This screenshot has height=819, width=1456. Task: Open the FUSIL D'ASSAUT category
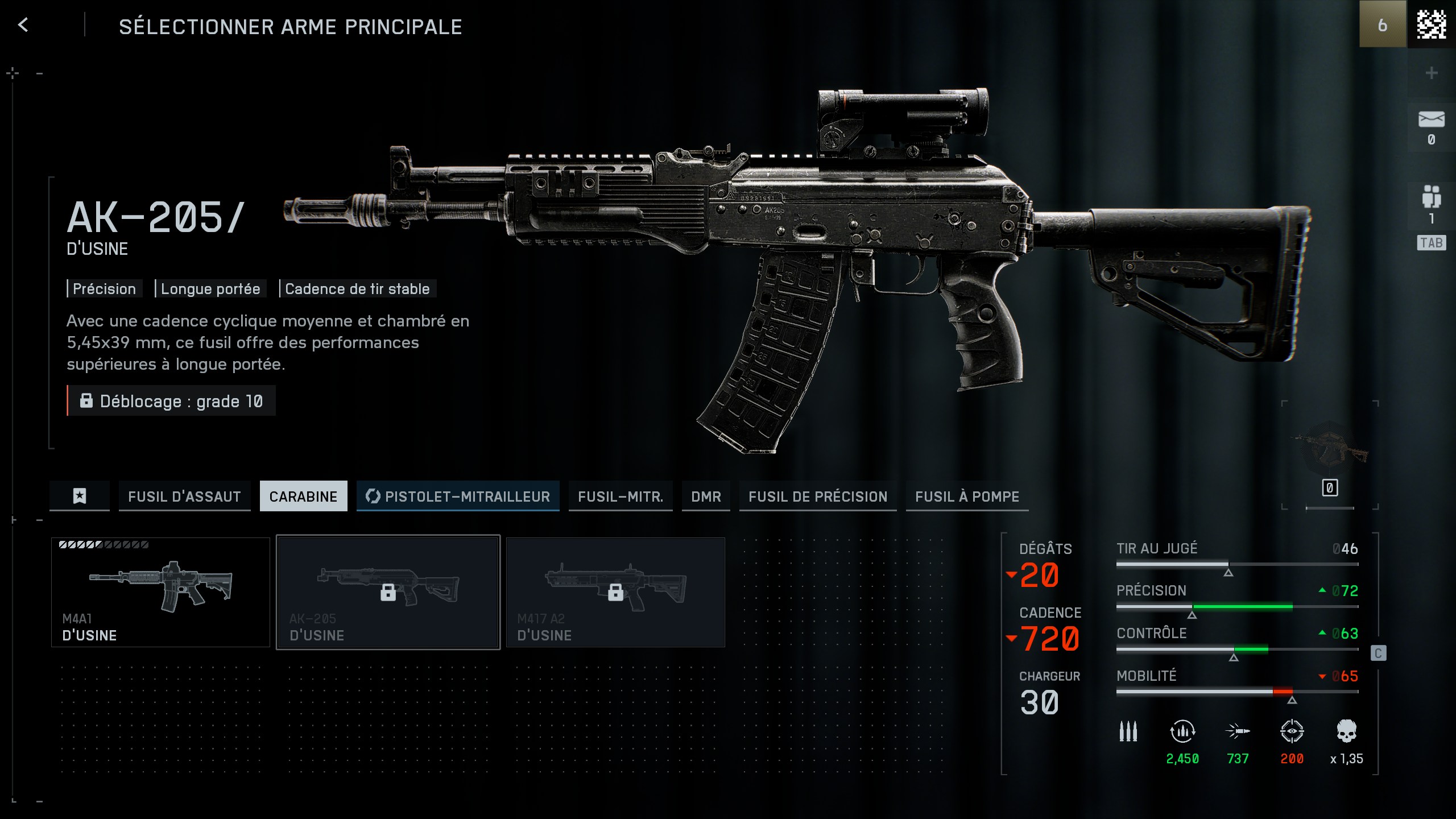click(x=184, y=496)
